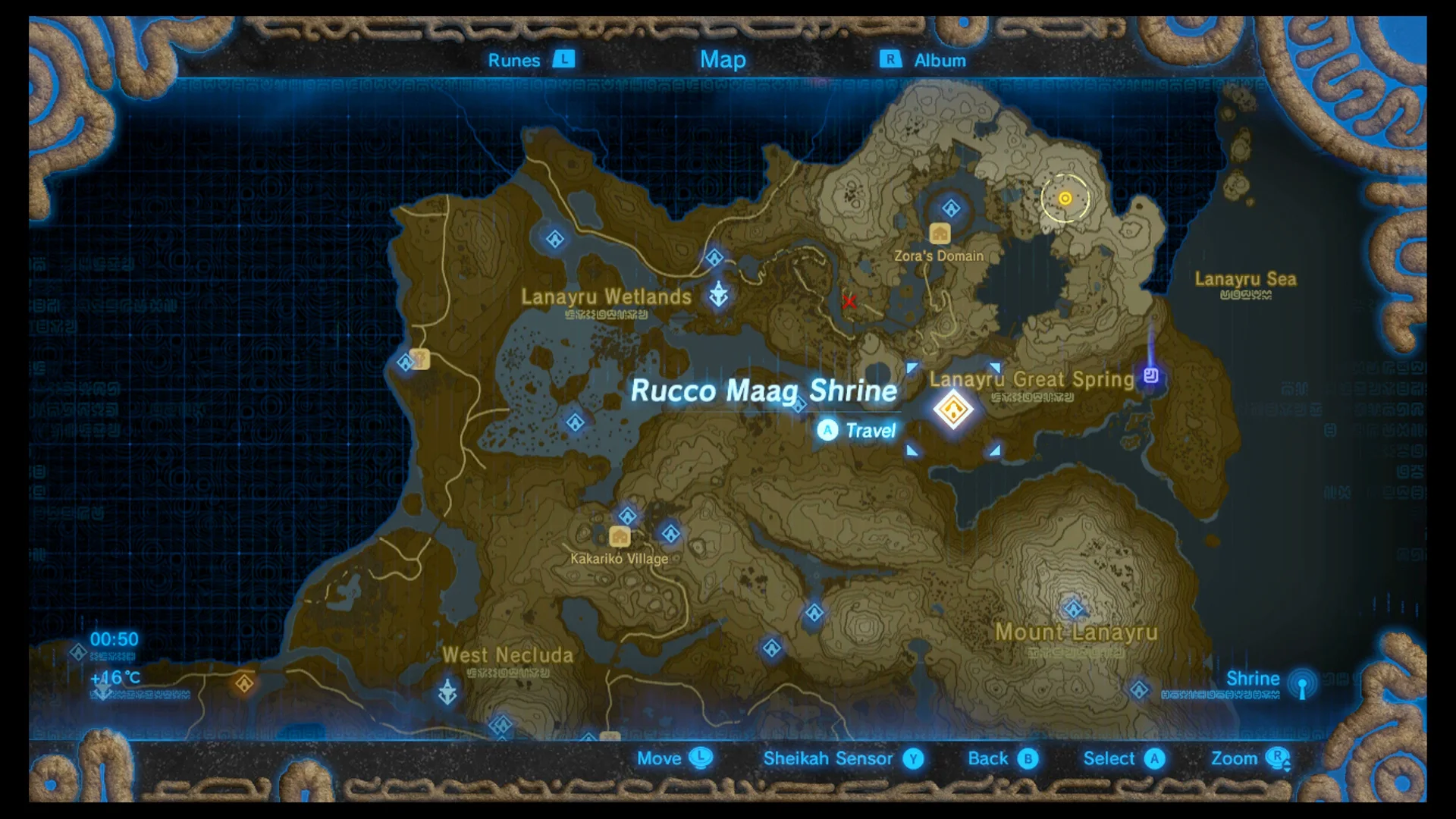Enable travel to Rucco Maag Shrine

(827, 431)
